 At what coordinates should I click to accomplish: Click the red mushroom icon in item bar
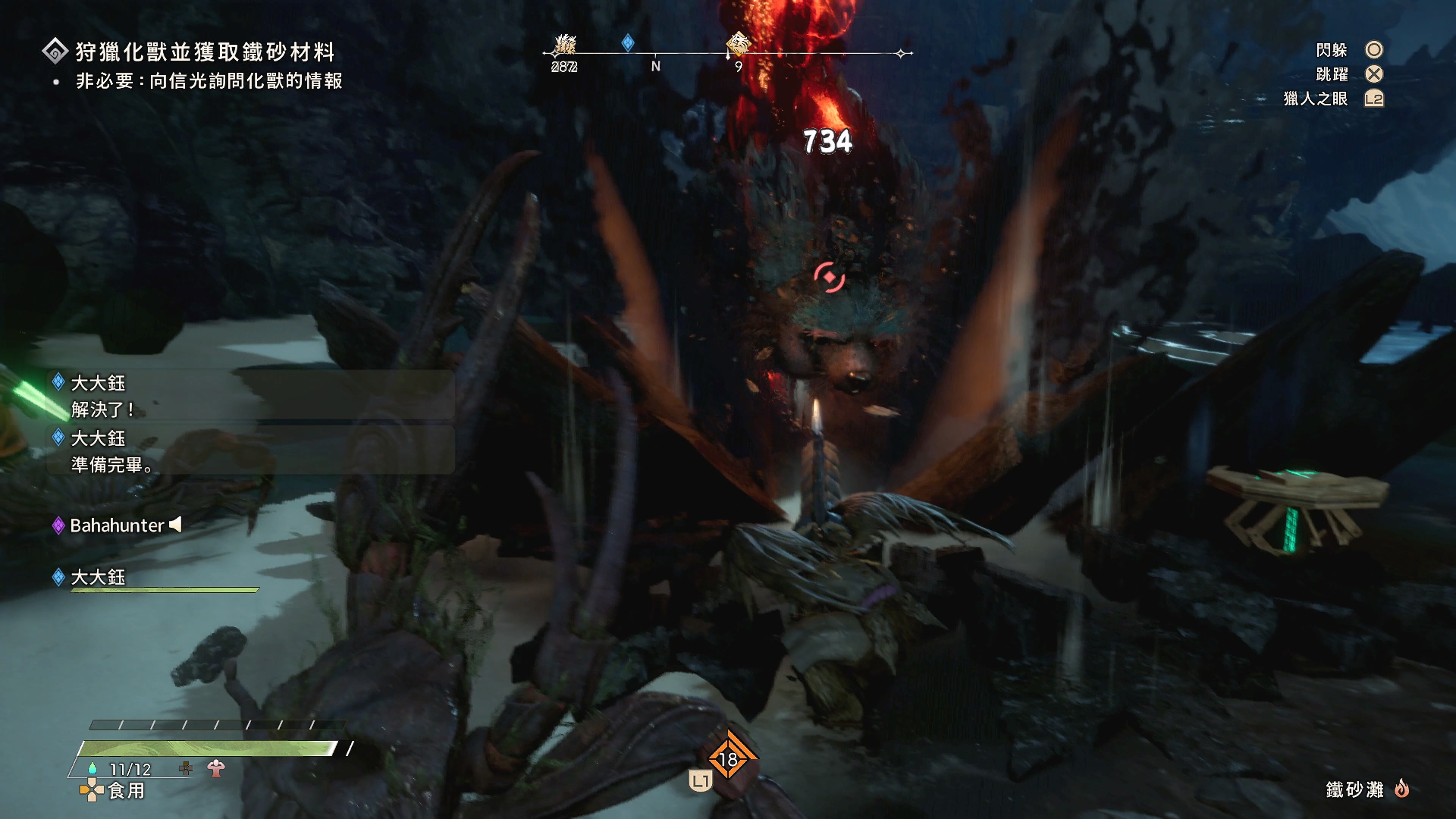click(216, 767)
